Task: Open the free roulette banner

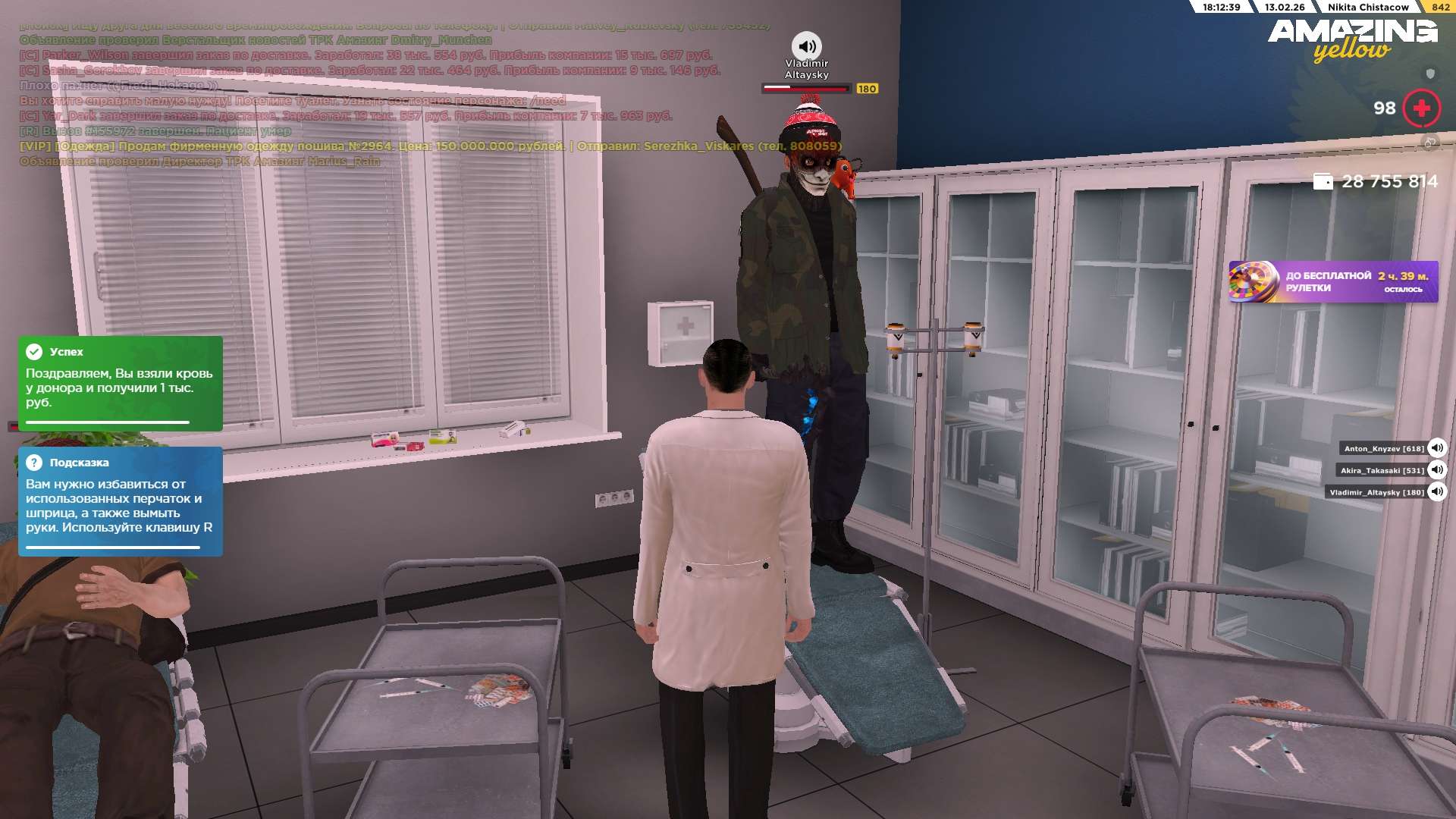Action: pyautogui.click(x=1332, y=282)
